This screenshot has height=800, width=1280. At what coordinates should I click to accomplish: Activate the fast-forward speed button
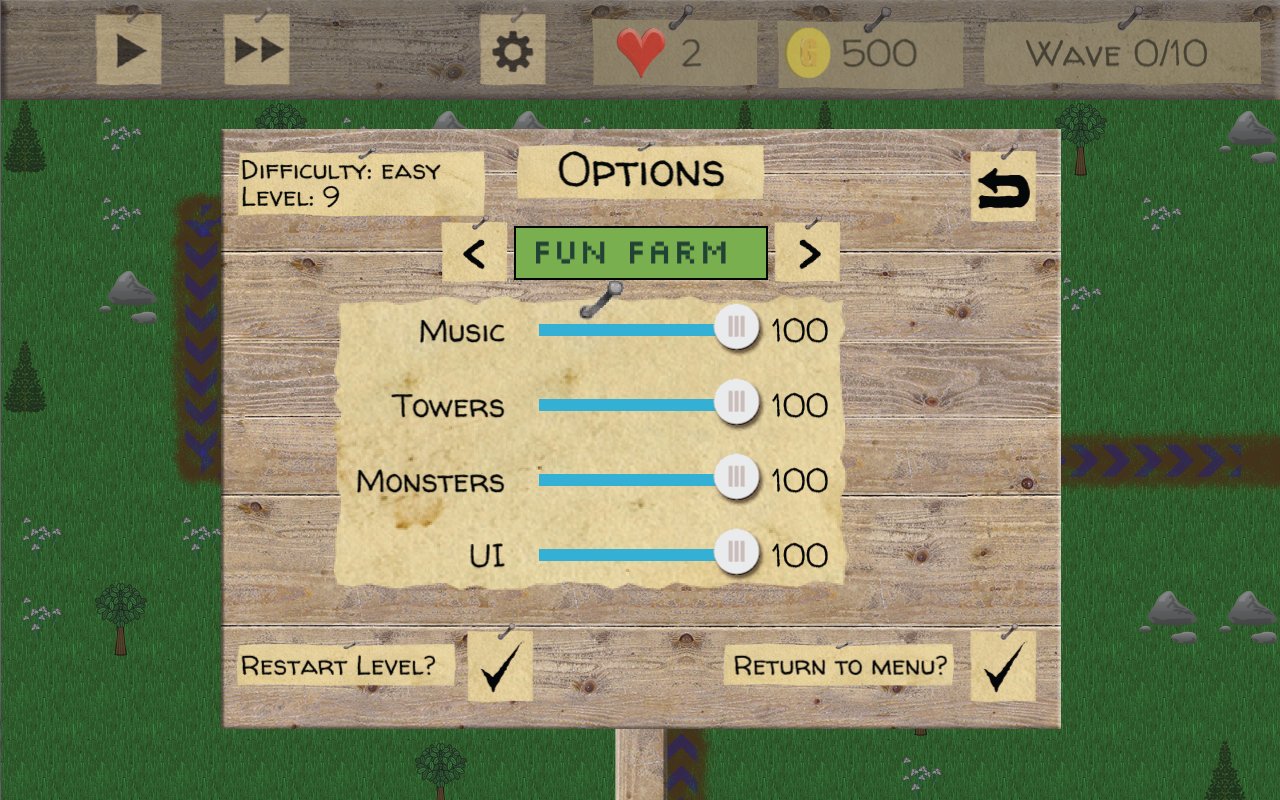[257, 50]
